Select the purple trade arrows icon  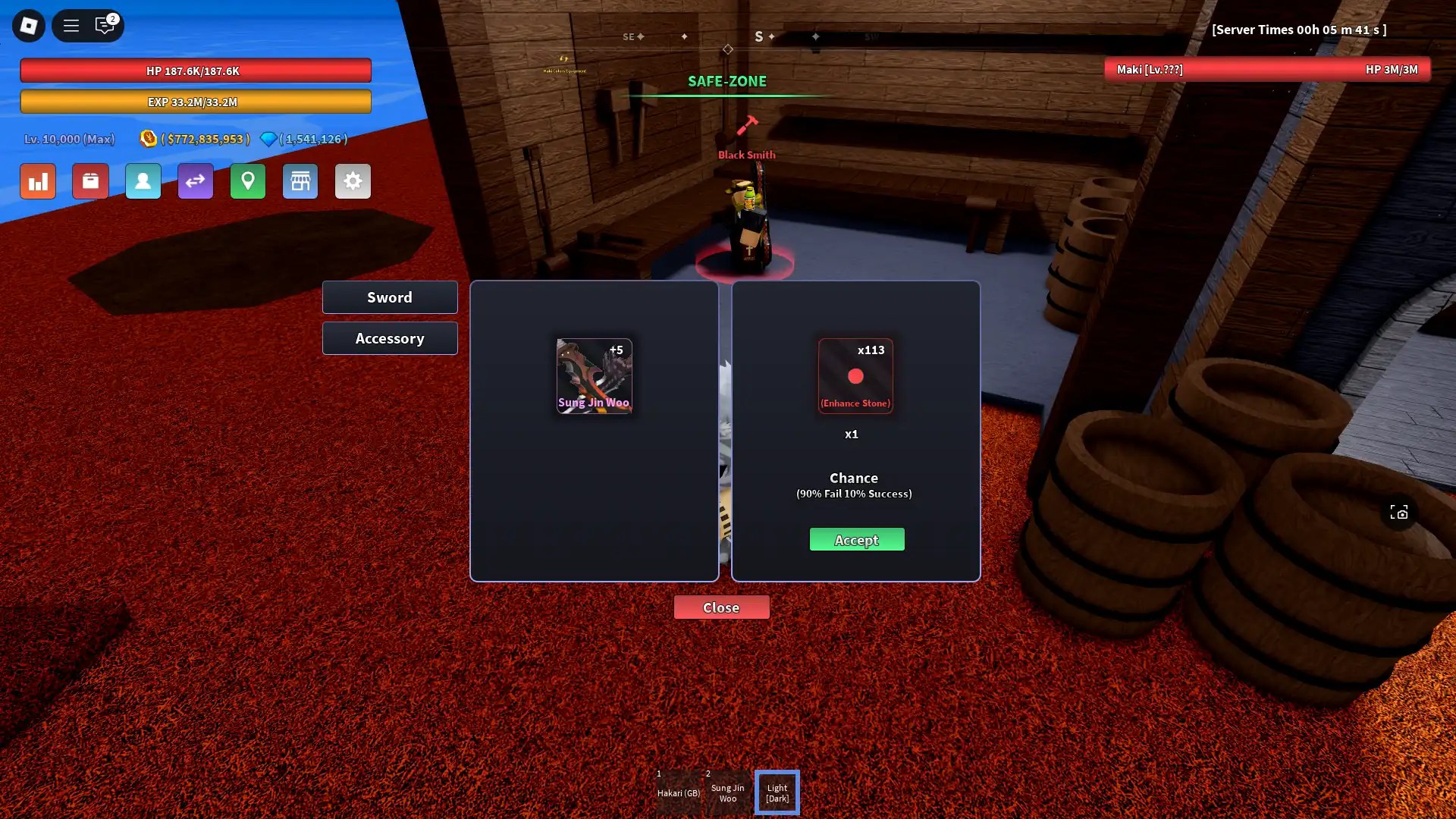pos(195,181)
